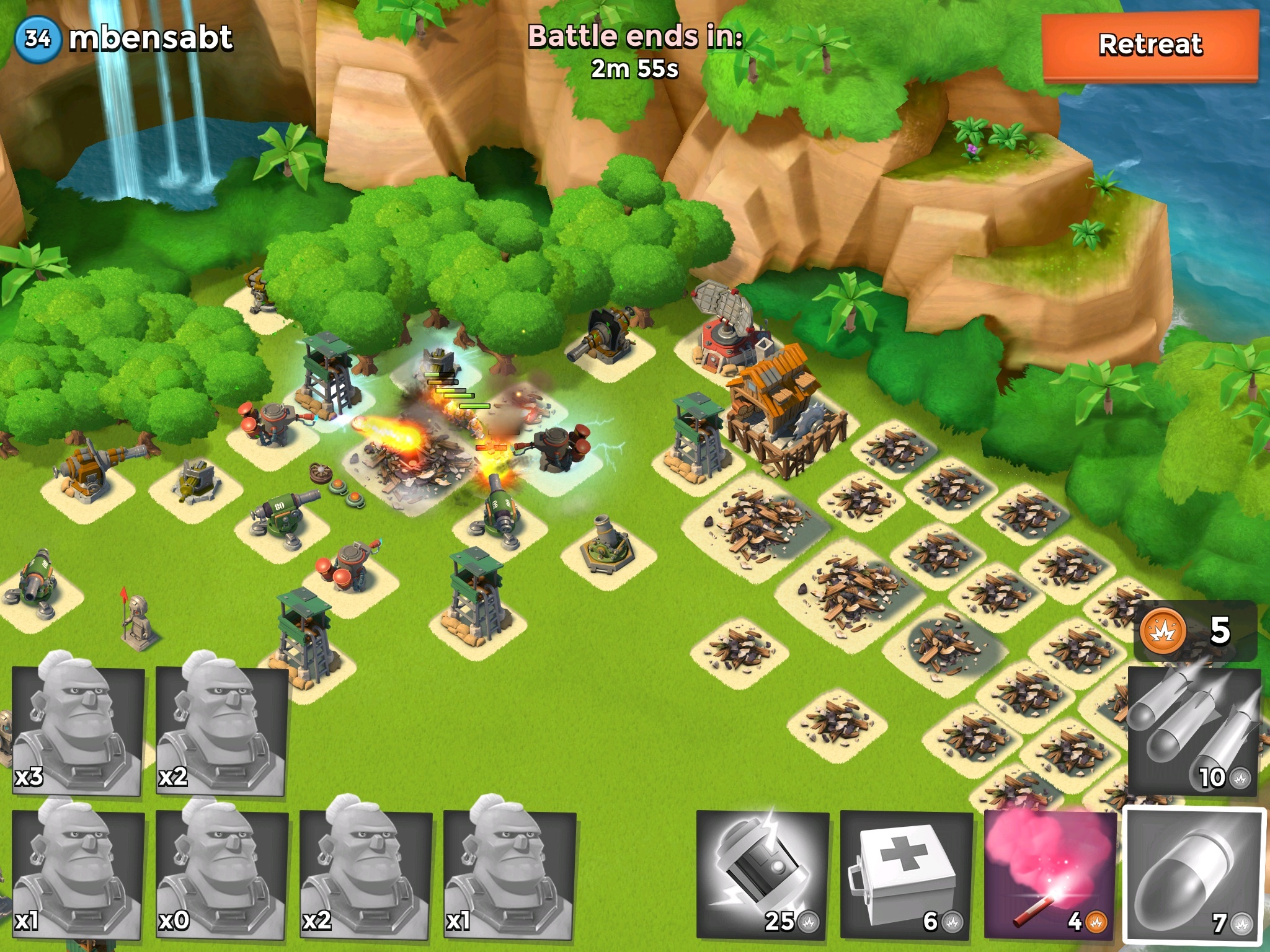This screenshot has width=1270, height=952.
Task: Pick the Barrage triple-missile ability
Action: [1192, 731]
